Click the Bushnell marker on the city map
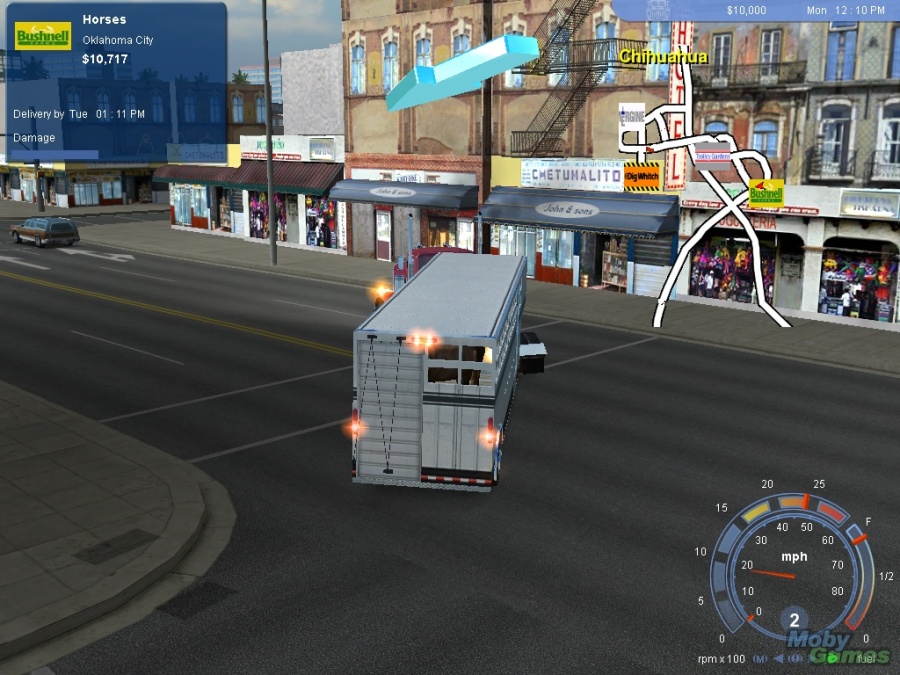The height and width of the screenshot is (675, 900). 766,192
